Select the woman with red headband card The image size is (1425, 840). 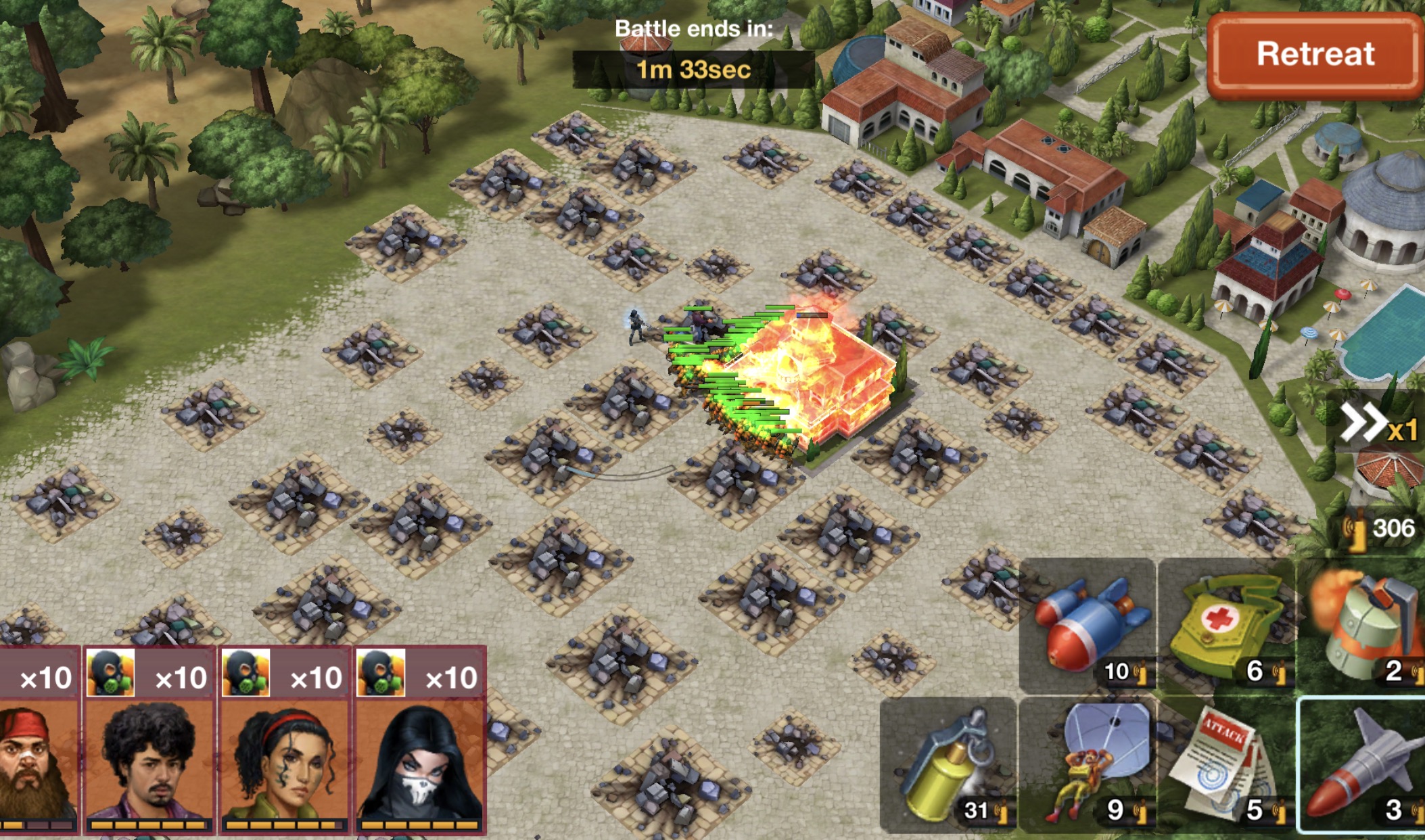(284, 741)
